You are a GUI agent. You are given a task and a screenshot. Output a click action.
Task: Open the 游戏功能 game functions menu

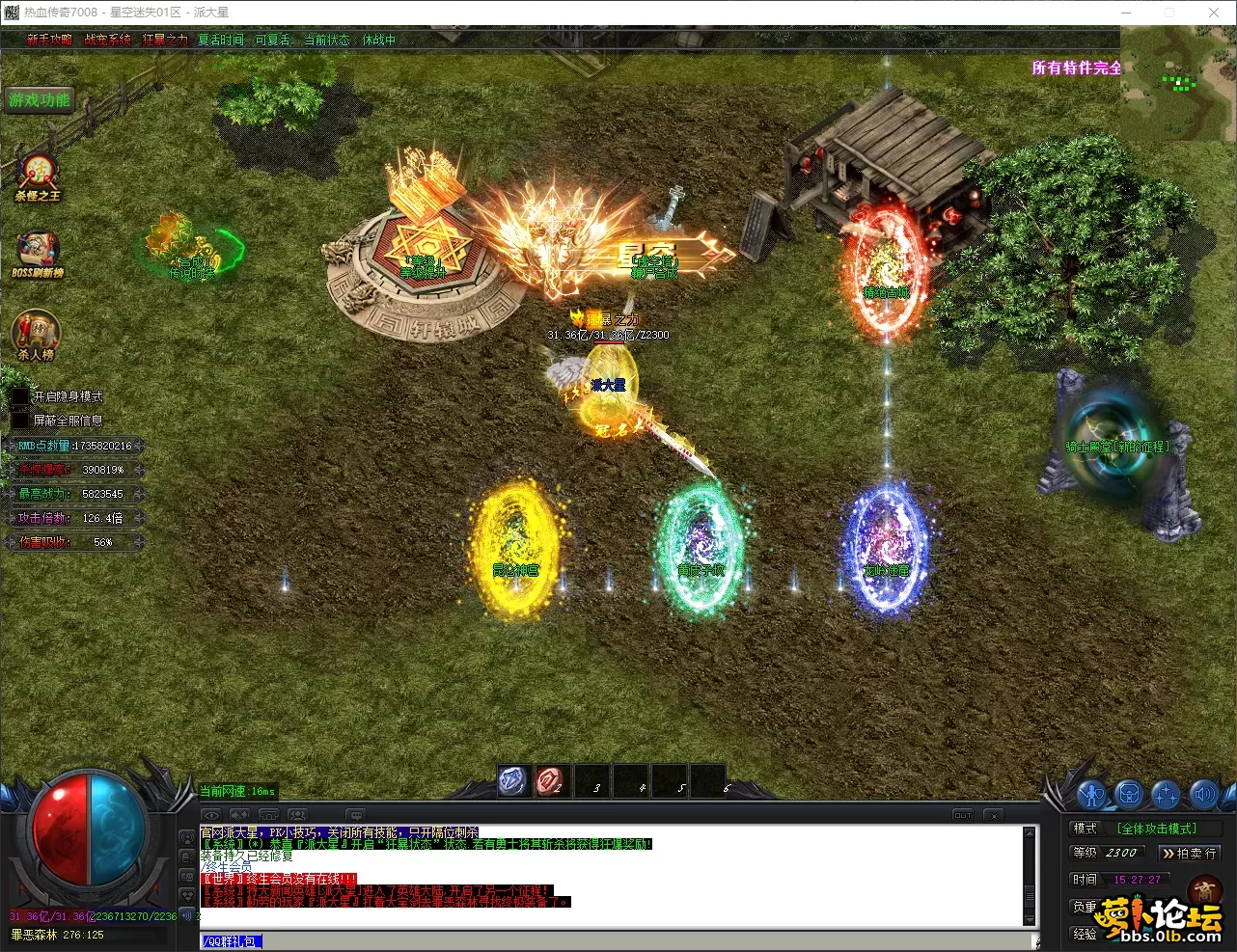(x=40, y=100)
